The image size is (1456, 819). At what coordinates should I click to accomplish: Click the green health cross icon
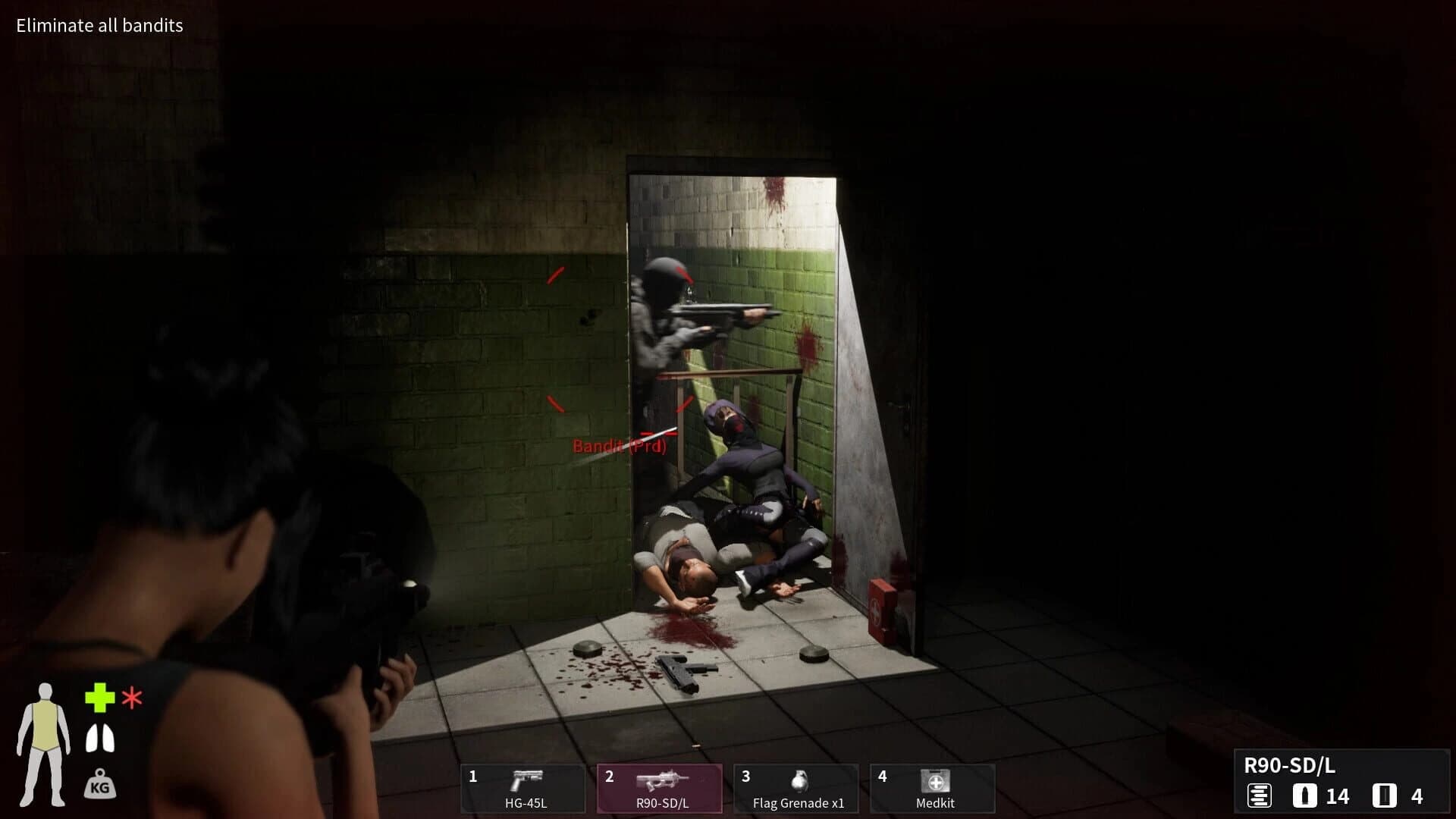[99, 698]
